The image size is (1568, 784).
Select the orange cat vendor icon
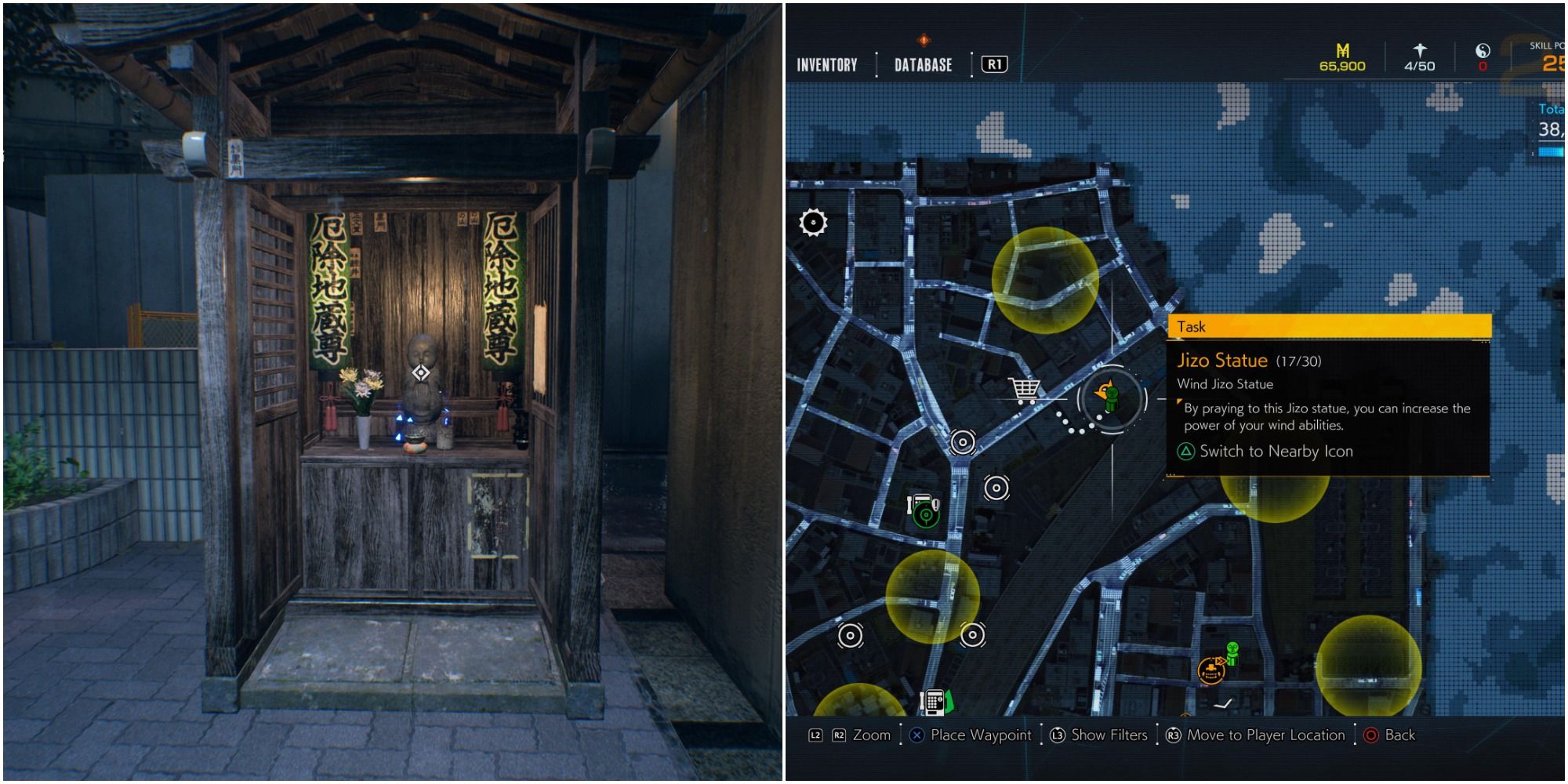tap(1211, 672)
